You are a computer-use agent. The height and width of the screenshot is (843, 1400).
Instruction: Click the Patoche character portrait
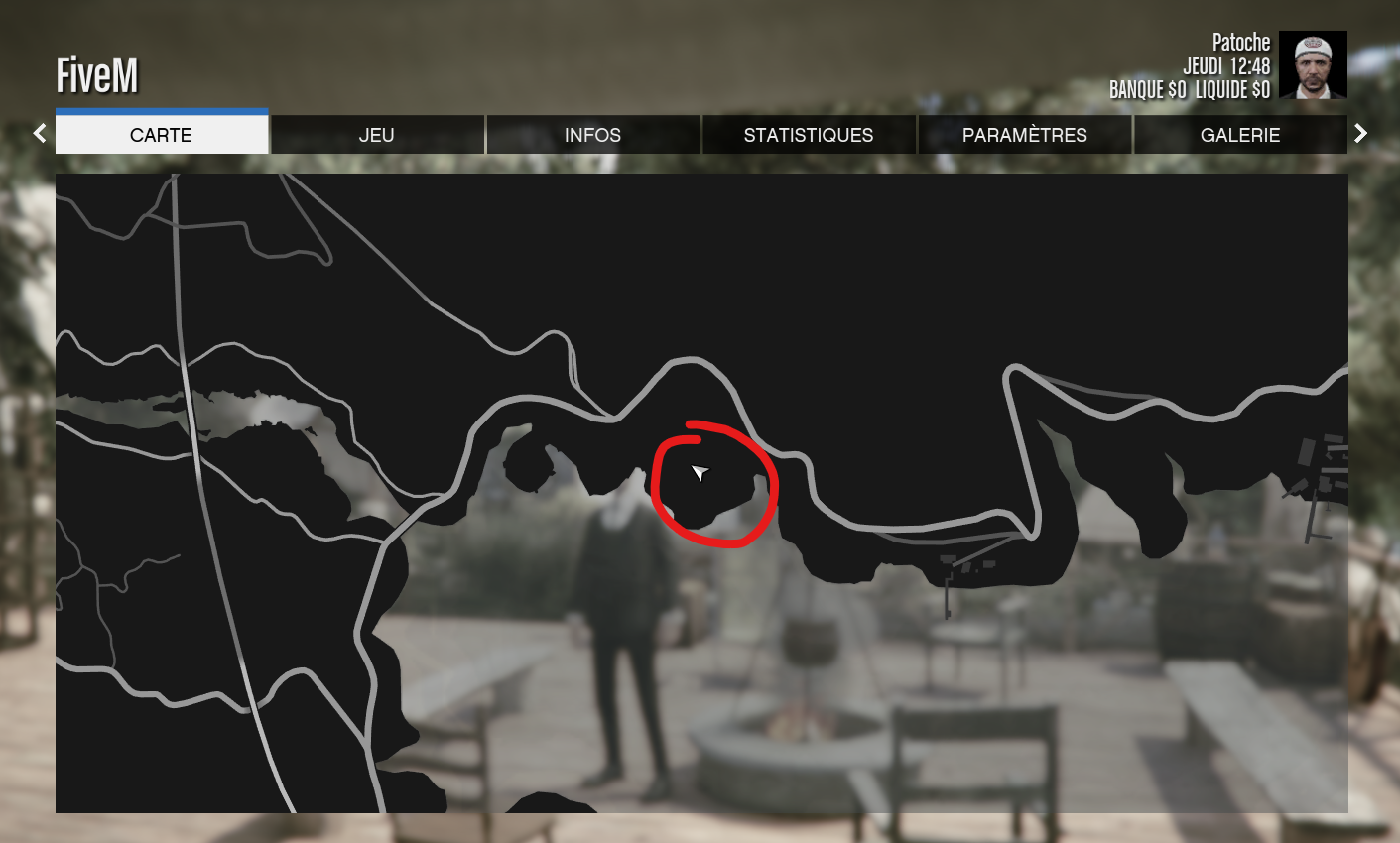(x=1313, y=64)
